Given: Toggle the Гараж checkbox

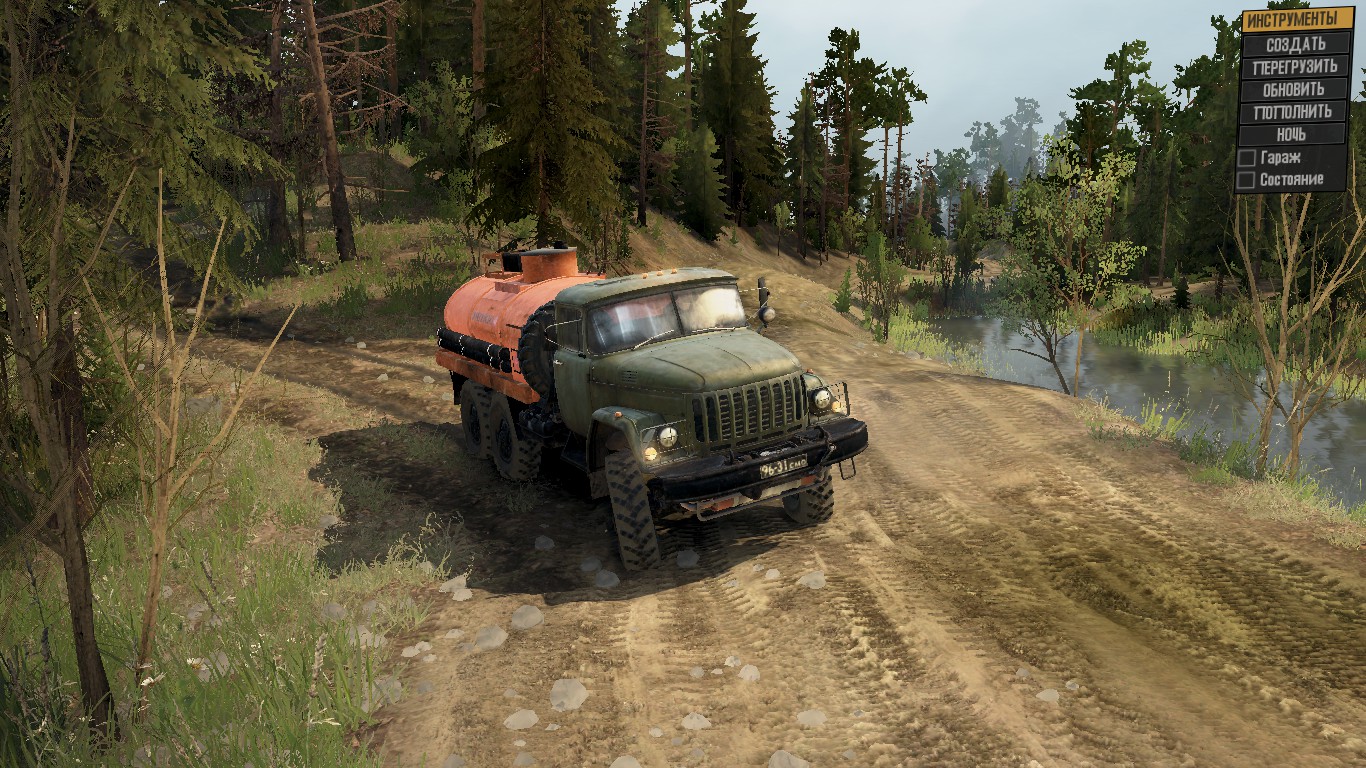Looking at the screenshot, I should pyautogui.click(x=1247, y=157).
